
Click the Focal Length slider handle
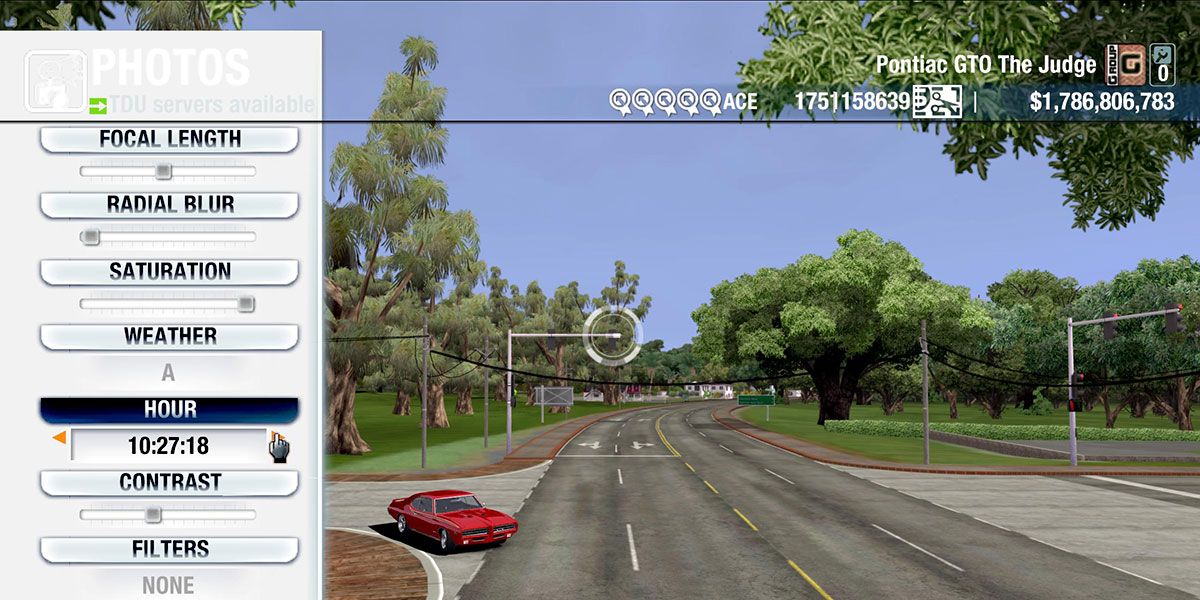coord(163,172)
